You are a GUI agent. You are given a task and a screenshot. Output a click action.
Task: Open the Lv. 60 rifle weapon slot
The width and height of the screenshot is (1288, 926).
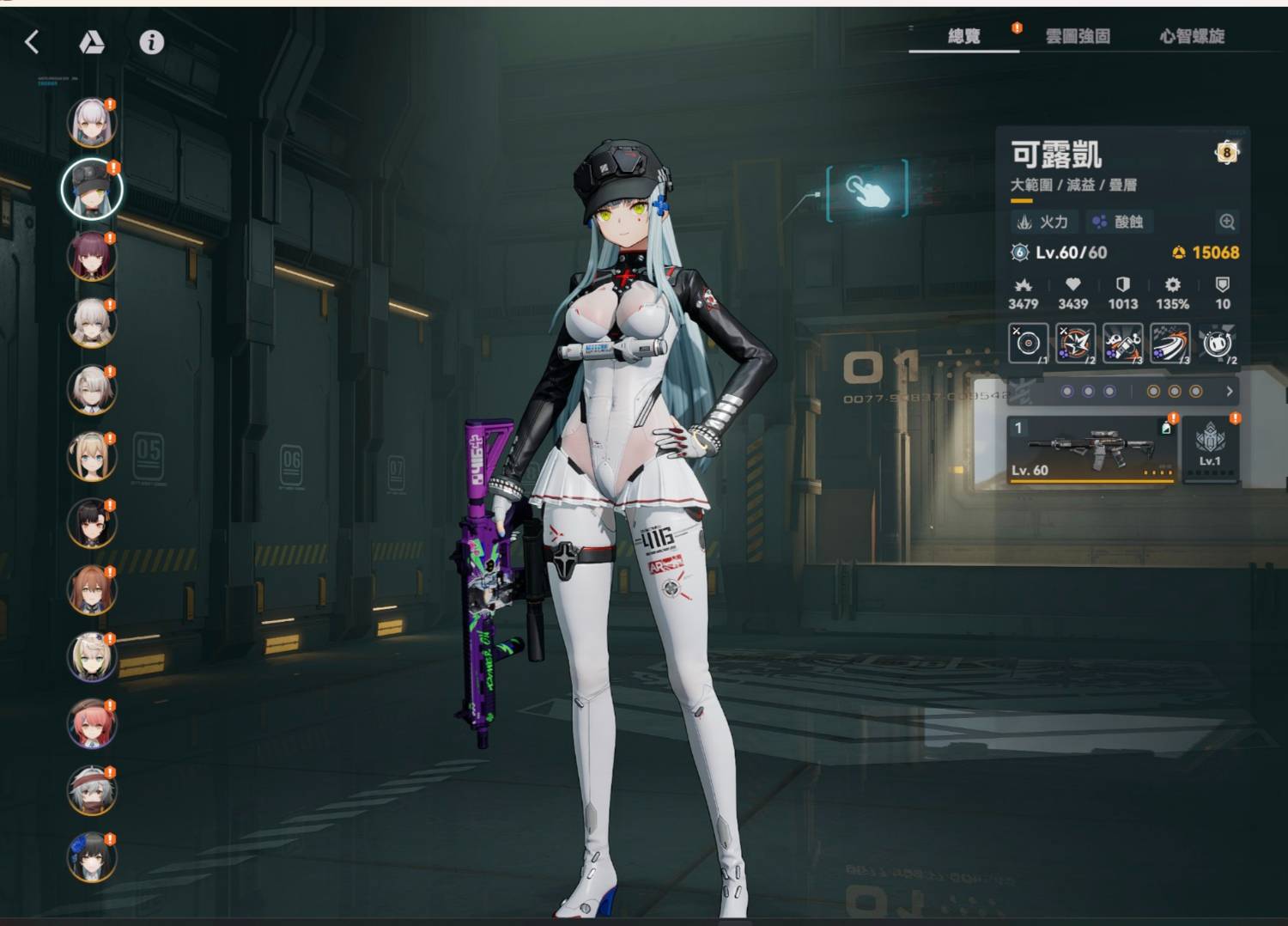[x=1092, y=450]
